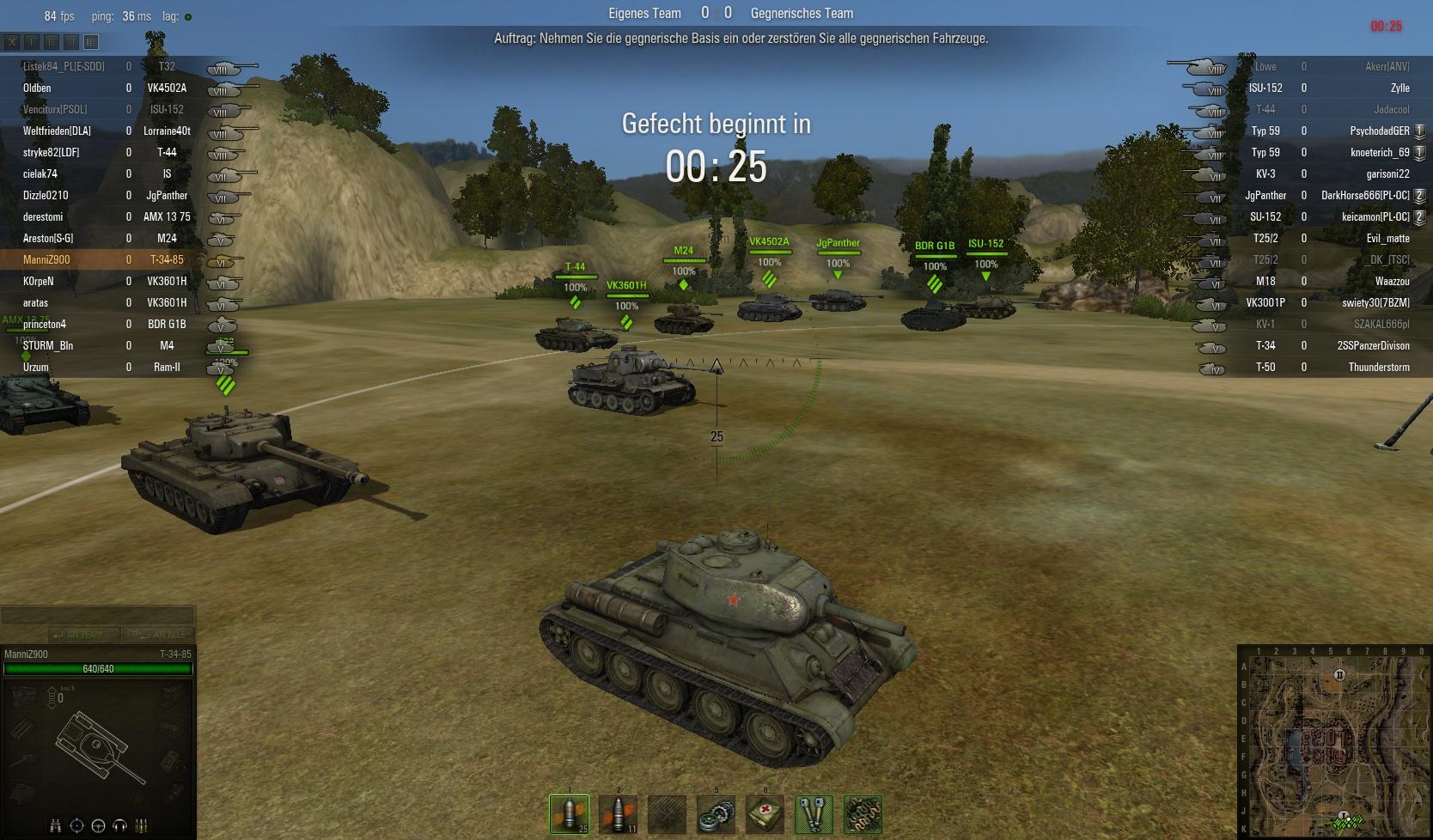Click the steering wheel driver icon
Screen dimensions: 1433x840
97,825
